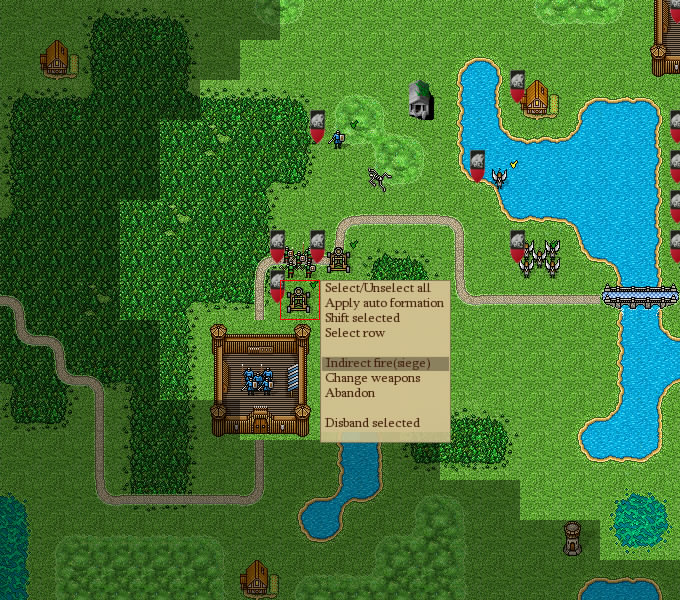The width and height of the screenshot is (680, 600).
Task: Click the Shift selected option
Action: coord(362,318)
